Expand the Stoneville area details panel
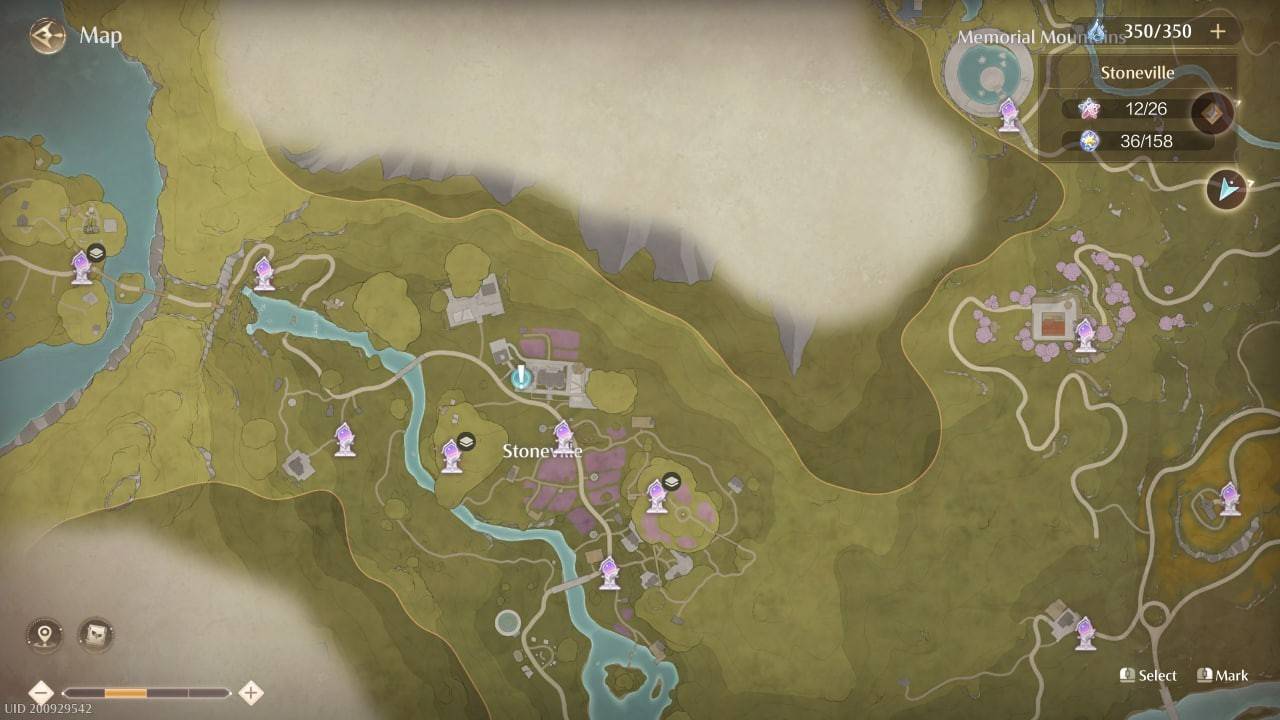 pyautogui.click(x=1137, y=73)
